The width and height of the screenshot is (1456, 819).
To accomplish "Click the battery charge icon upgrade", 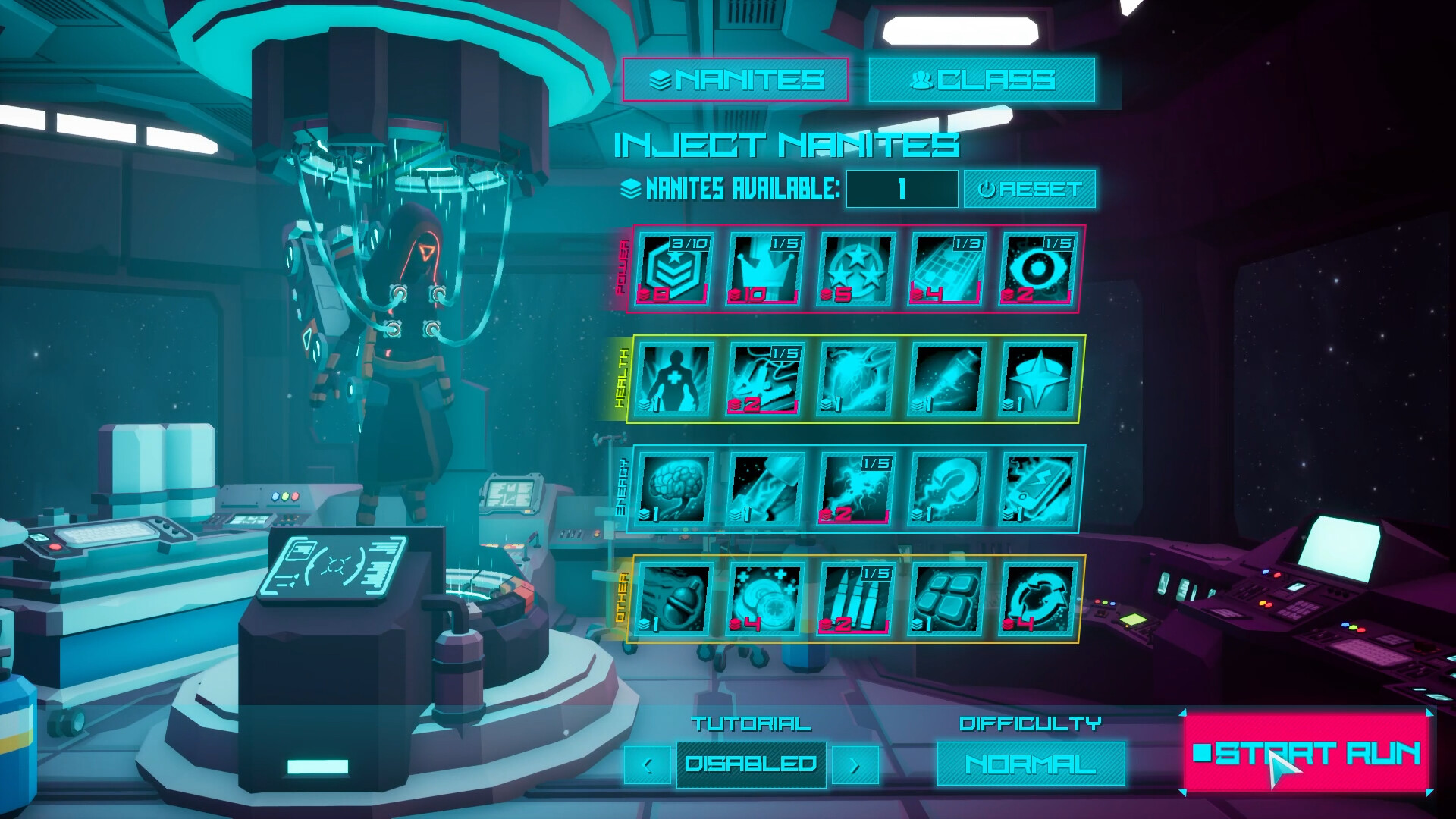I will point(1039,489).
